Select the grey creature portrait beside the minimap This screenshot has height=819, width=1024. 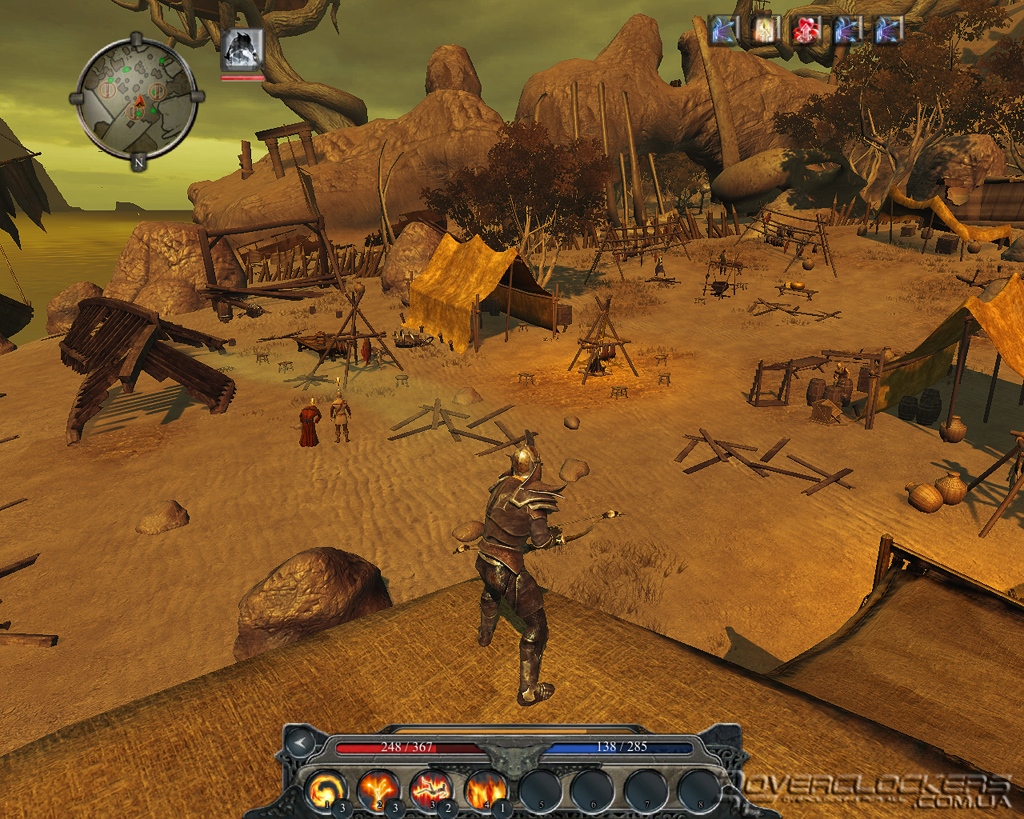(242, 49)
